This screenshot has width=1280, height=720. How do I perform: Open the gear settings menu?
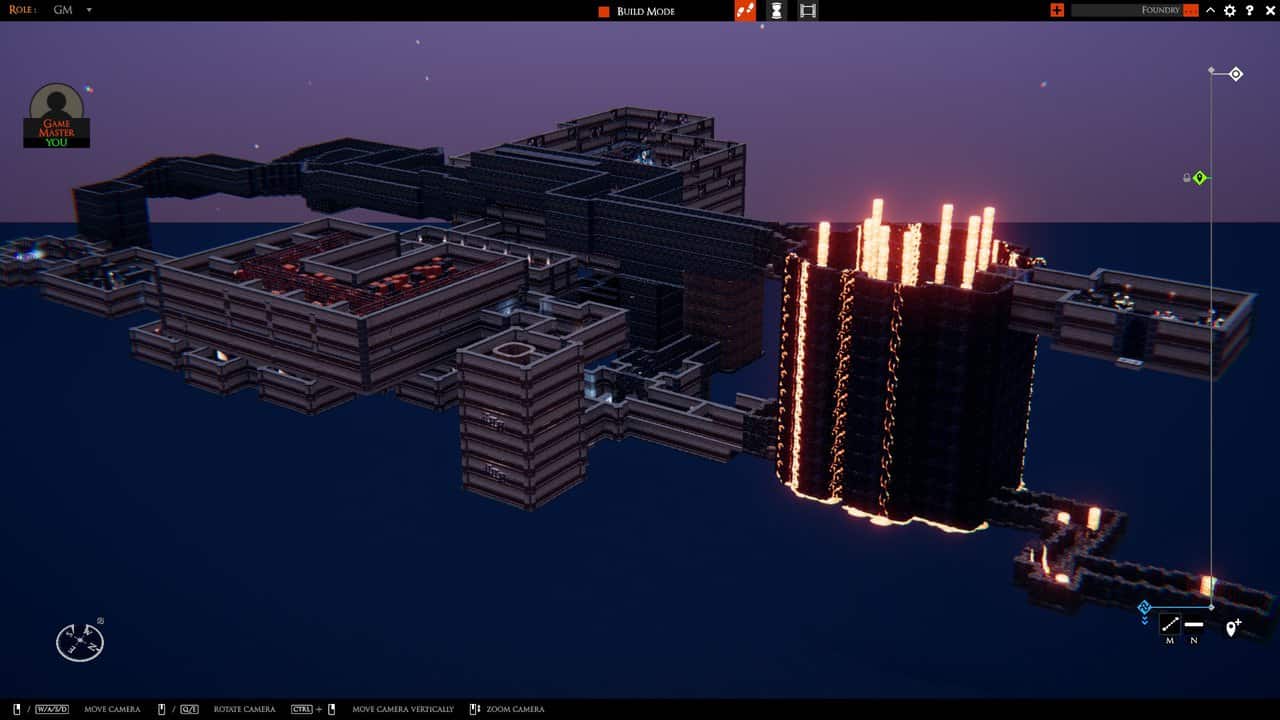(1230, 10)
